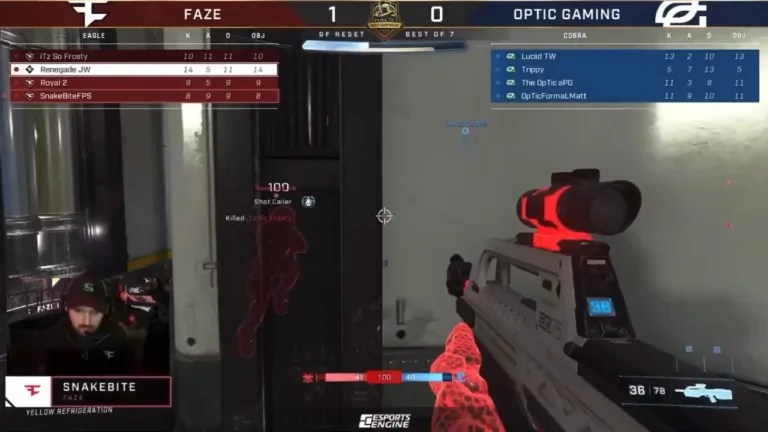Open the tournament emblem between the scores

pyautogui.click(x=385, y=19)
